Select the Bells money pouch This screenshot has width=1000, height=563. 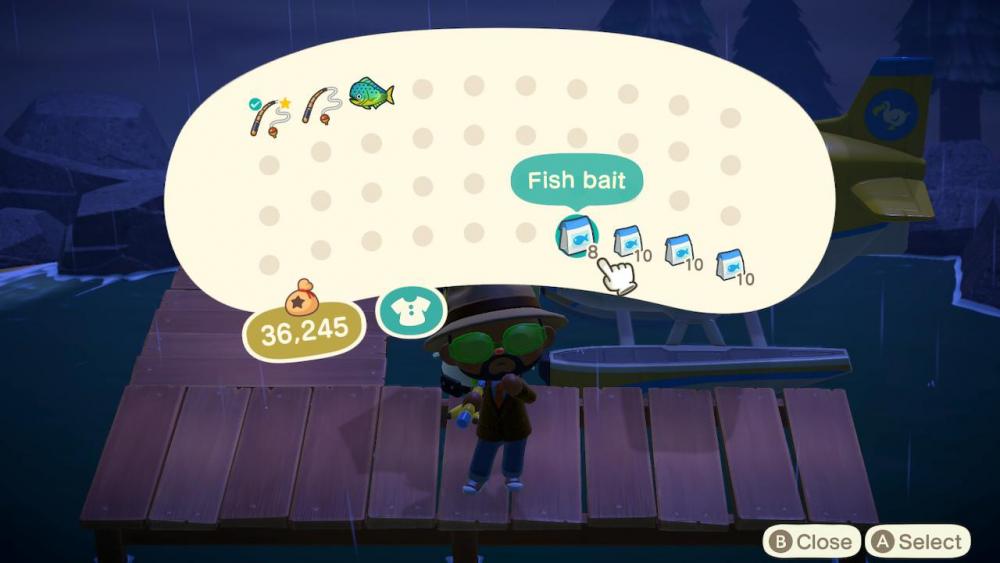[x=301, y=298]
